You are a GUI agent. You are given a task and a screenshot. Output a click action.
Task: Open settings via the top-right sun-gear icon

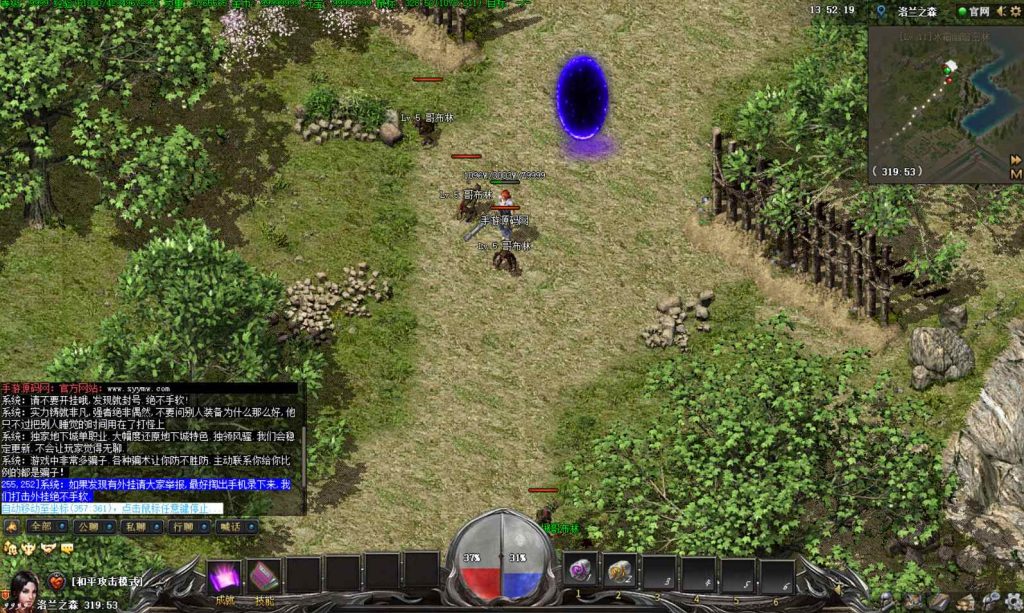[1017, 11]
